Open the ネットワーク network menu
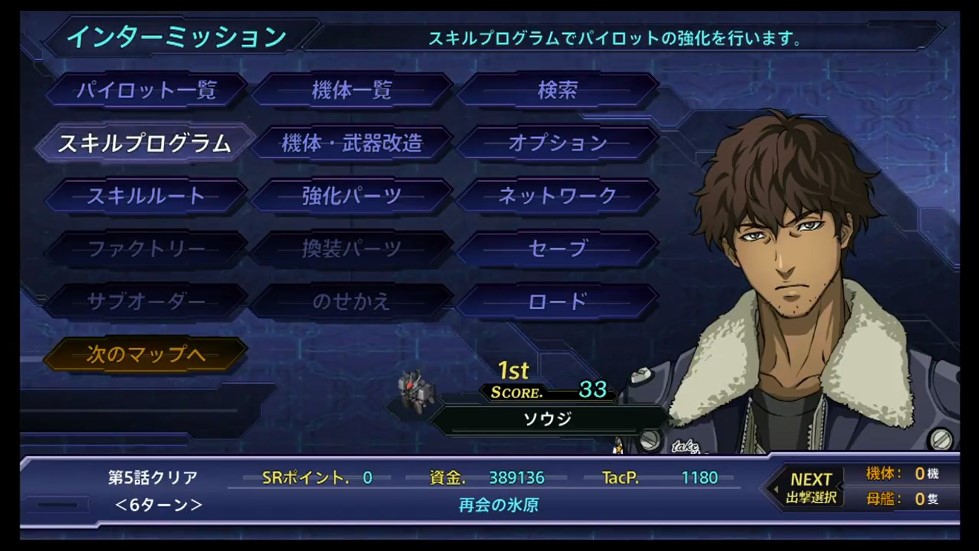Viewport: 979px width, 551px height. pyautogui.click(x=557, y=196)
